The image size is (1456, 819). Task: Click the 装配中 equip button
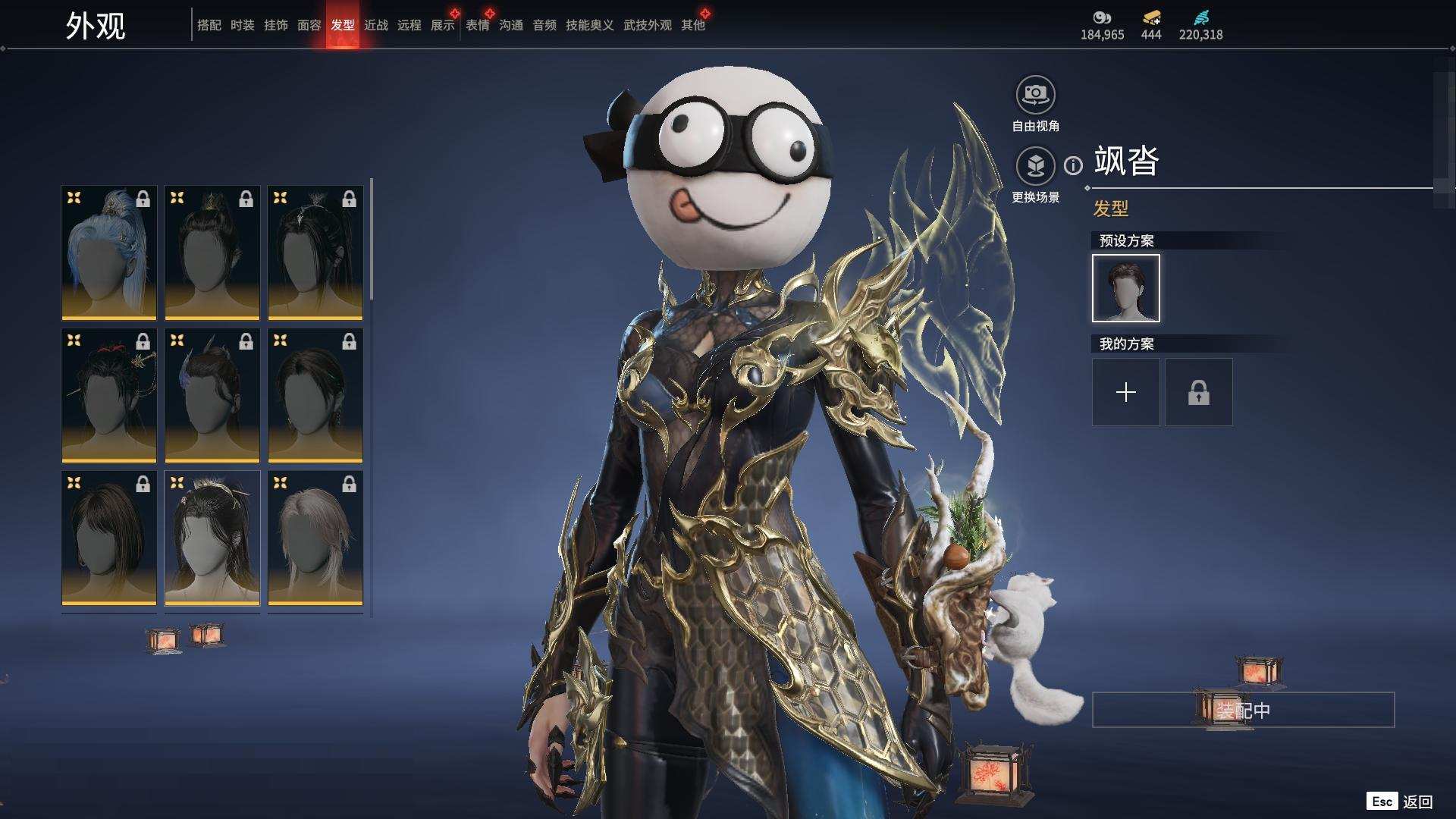point(1242,710)
